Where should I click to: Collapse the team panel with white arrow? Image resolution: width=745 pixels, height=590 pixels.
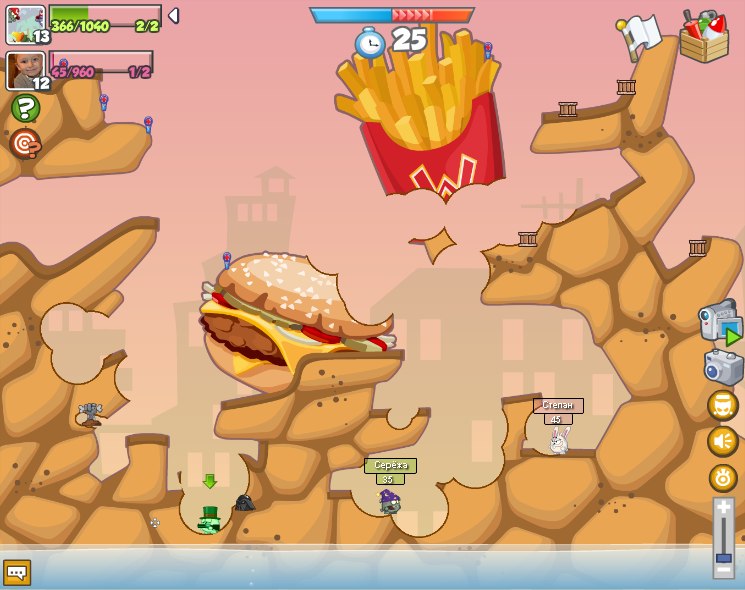[173, 16]
